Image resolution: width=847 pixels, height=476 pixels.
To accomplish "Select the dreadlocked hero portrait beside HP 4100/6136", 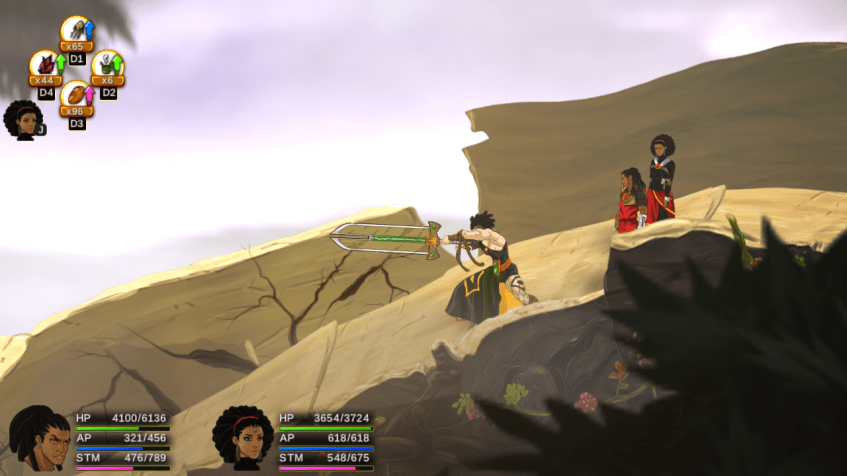I will tap(38, 438).
